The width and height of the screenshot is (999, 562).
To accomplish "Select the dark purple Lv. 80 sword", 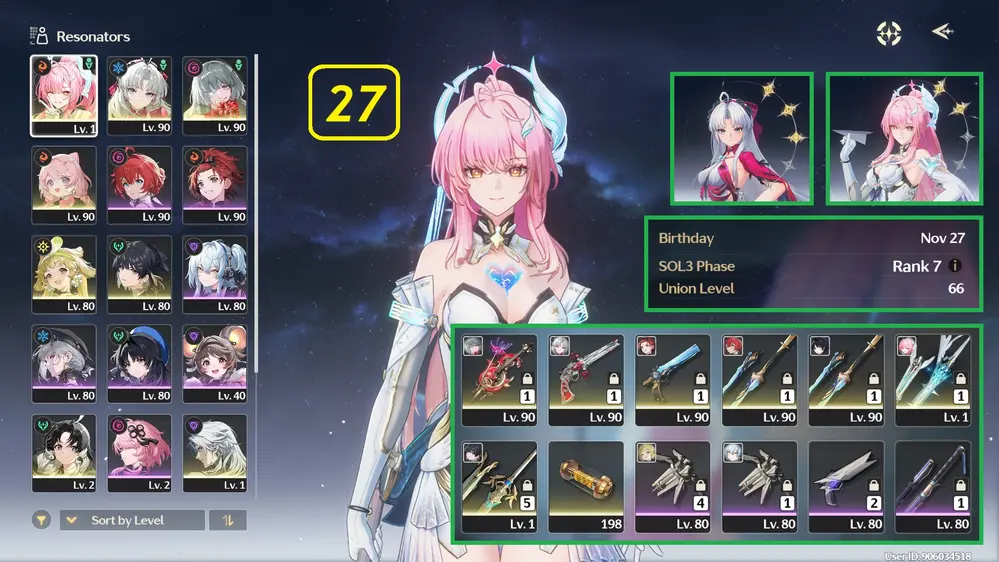I will pyautogui.click(x=933, y=486).
